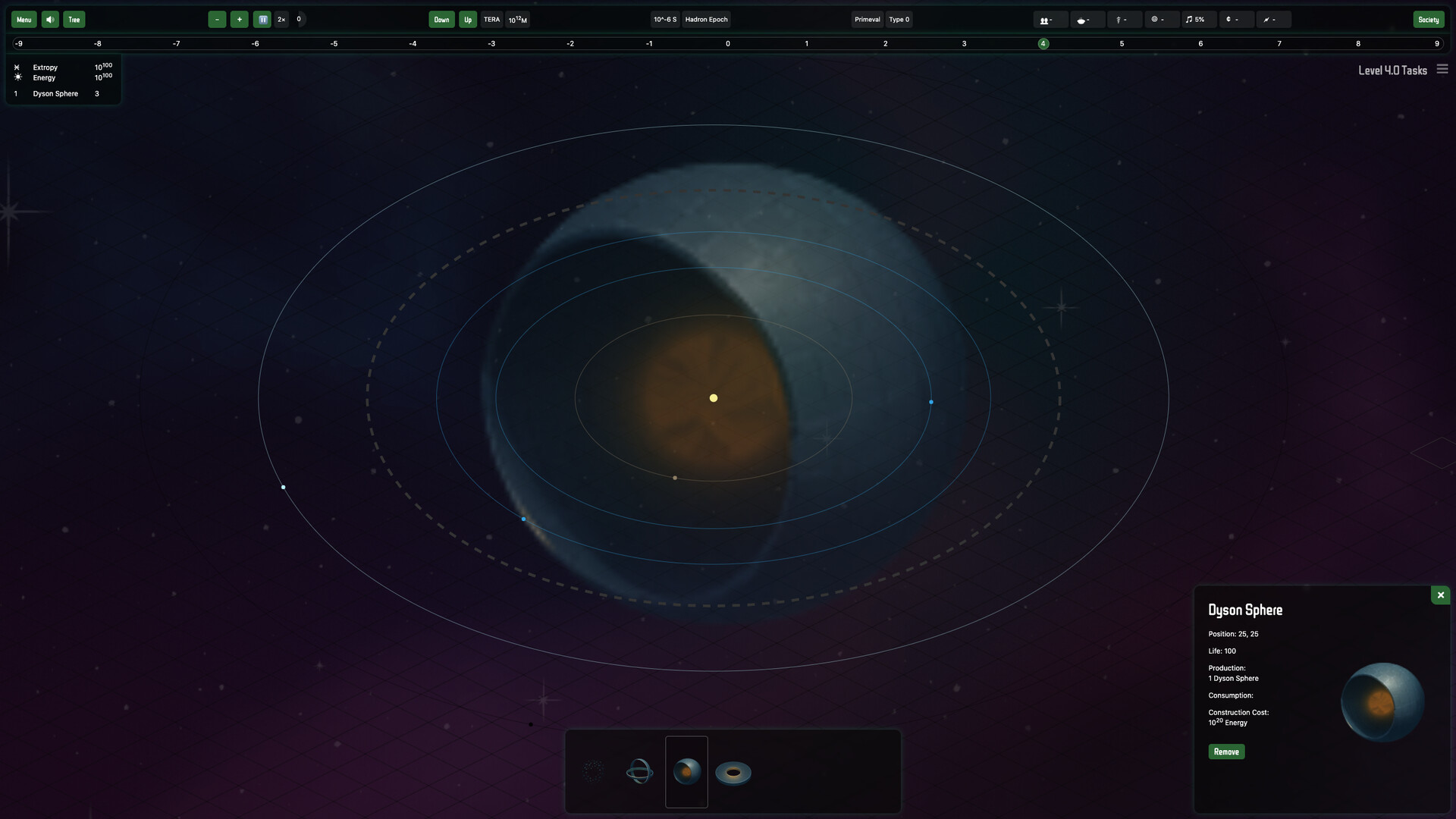Click the population people indicator
1456x819 pixels.
tap(1046, 20)
